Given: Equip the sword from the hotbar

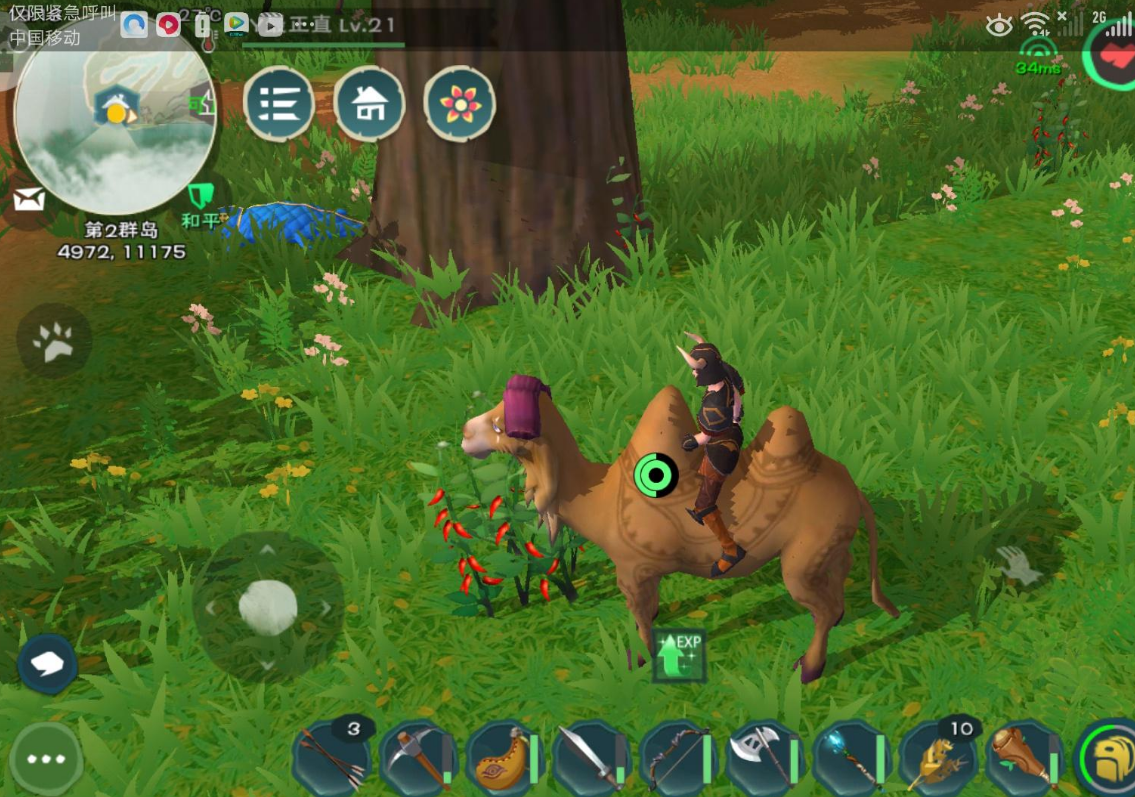Looking at the screenshot, I should point(590,757).
